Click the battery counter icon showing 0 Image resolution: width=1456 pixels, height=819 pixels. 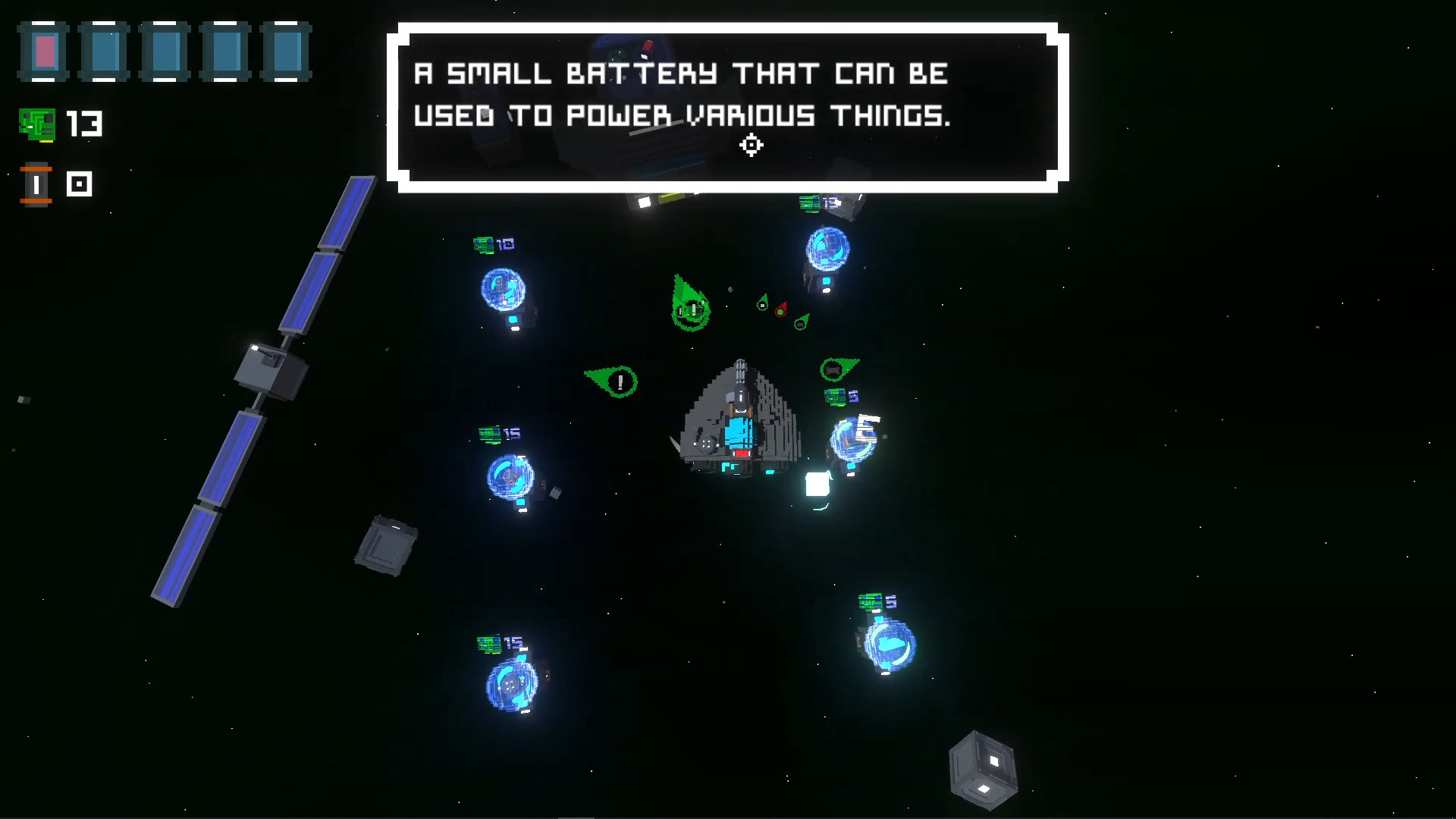click(x=36, y=184)
